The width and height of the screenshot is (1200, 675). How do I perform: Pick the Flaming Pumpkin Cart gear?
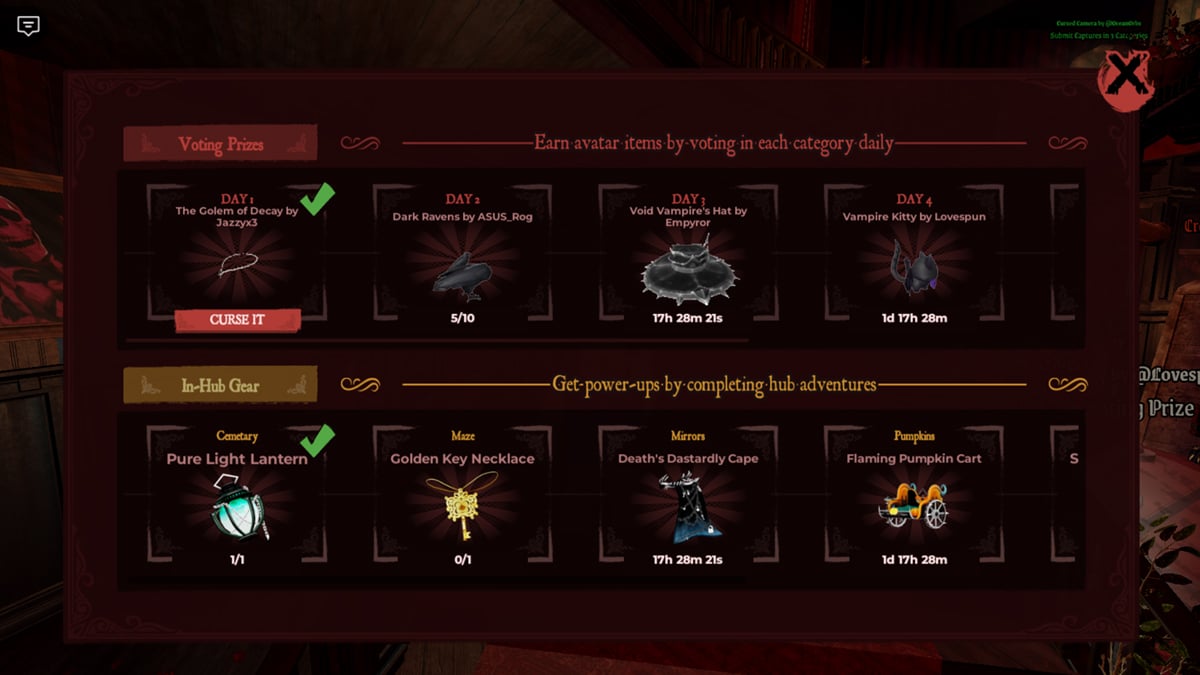[x=913, y=505]
